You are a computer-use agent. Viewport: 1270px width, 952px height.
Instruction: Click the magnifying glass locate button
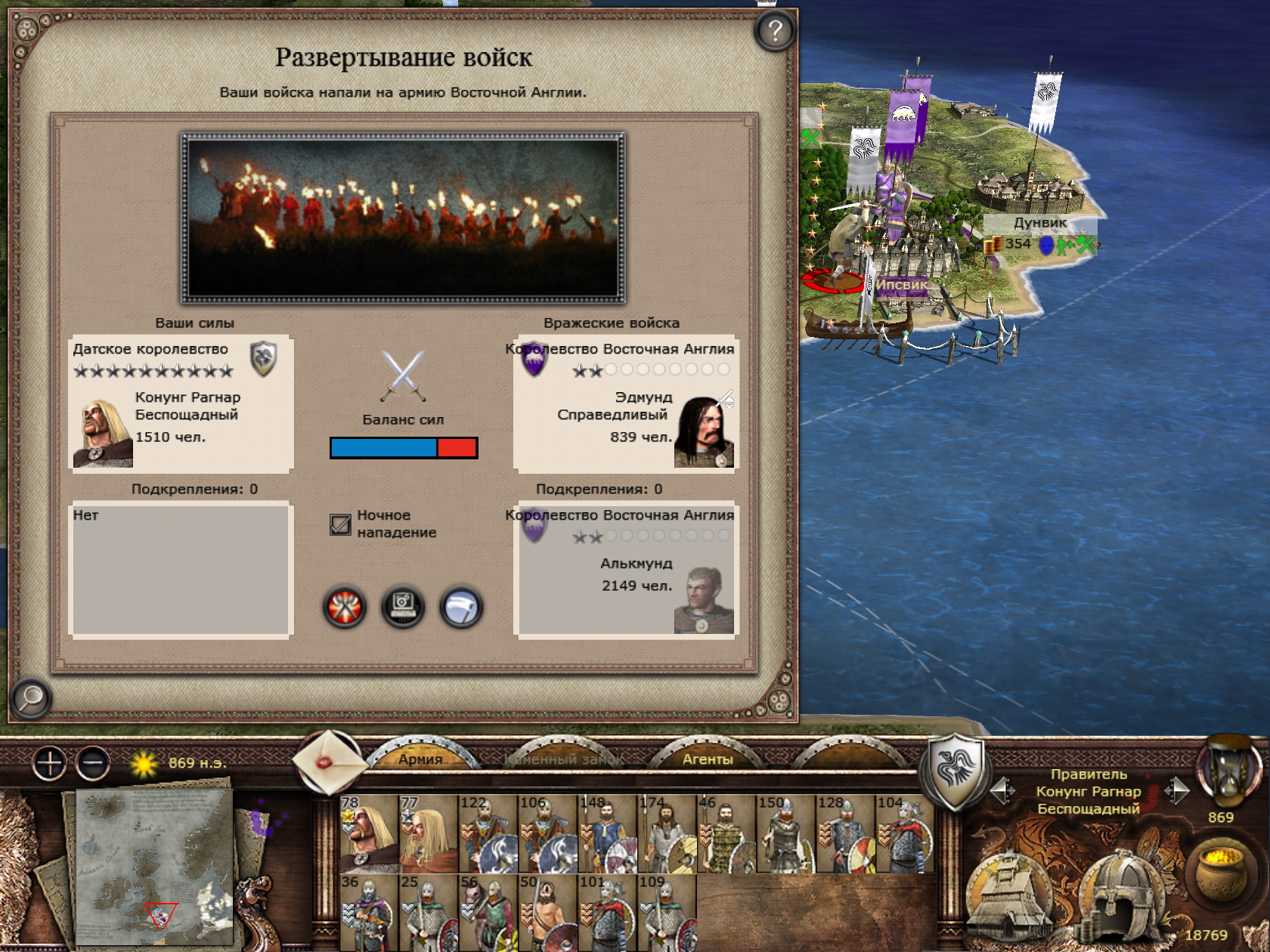point(31,698)
